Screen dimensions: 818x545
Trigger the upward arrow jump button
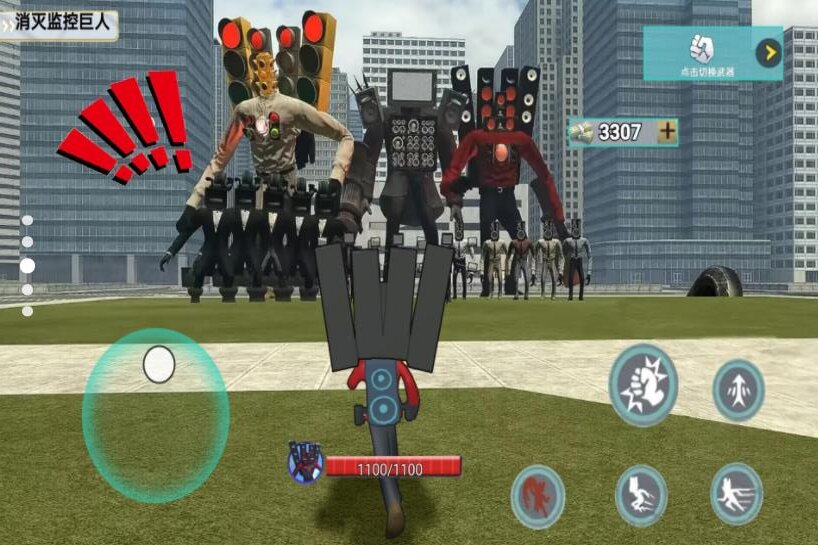point(738,390)
